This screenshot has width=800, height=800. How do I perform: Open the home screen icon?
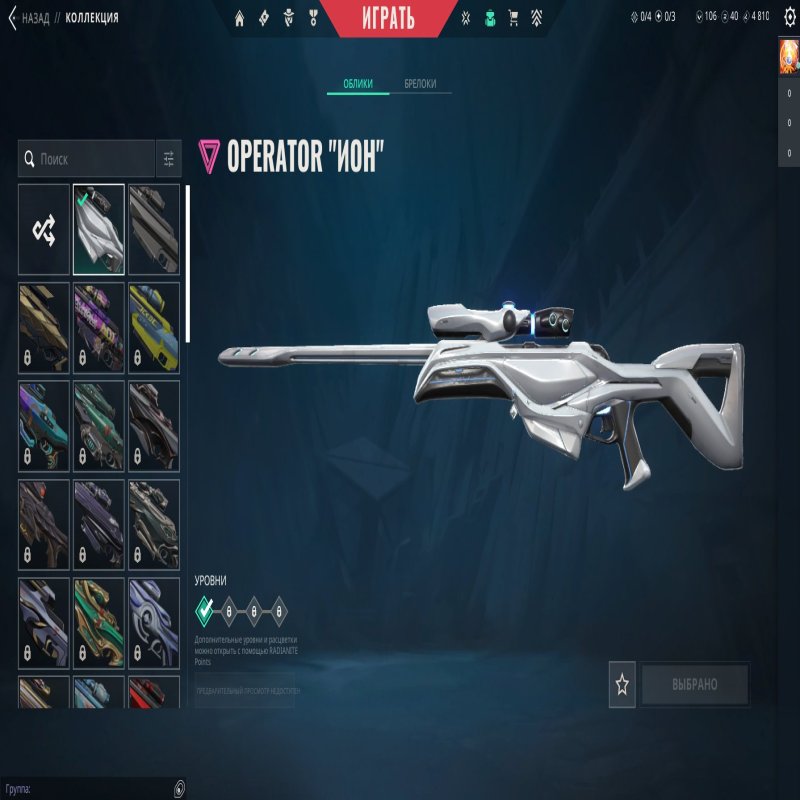[240, 17]
